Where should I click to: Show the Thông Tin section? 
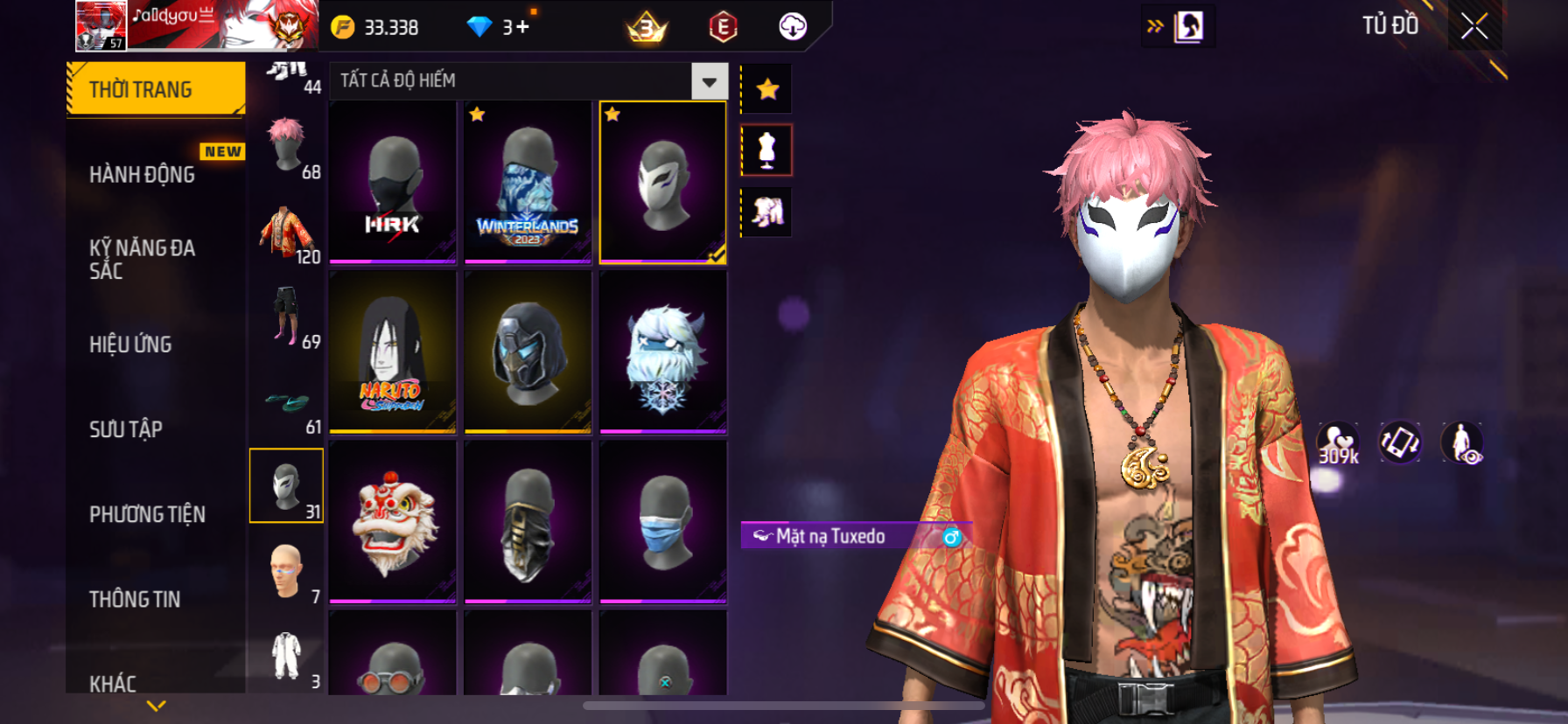point(135,599)
